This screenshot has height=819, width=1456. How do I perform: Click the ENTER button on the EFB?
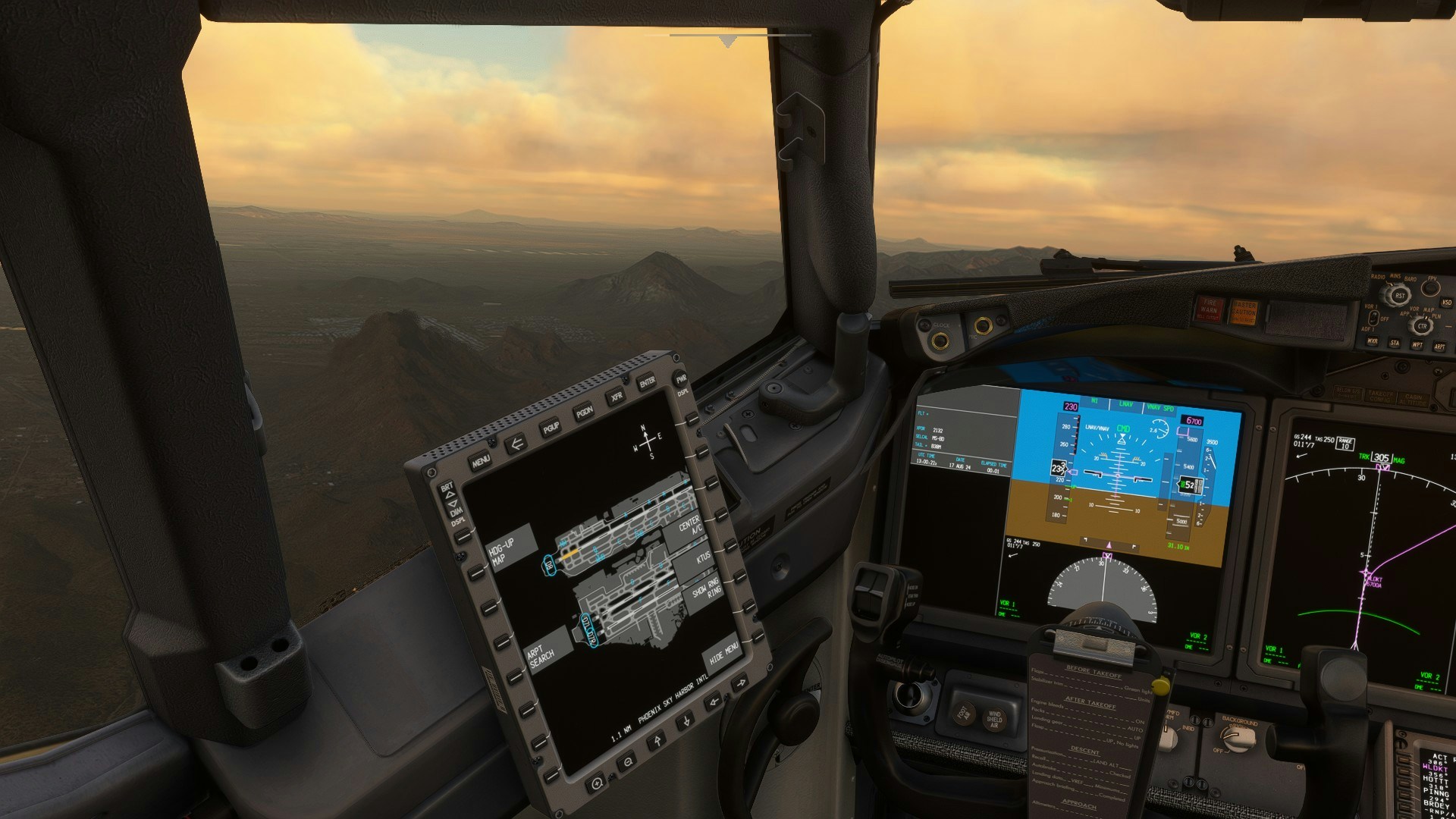point(647,381)
